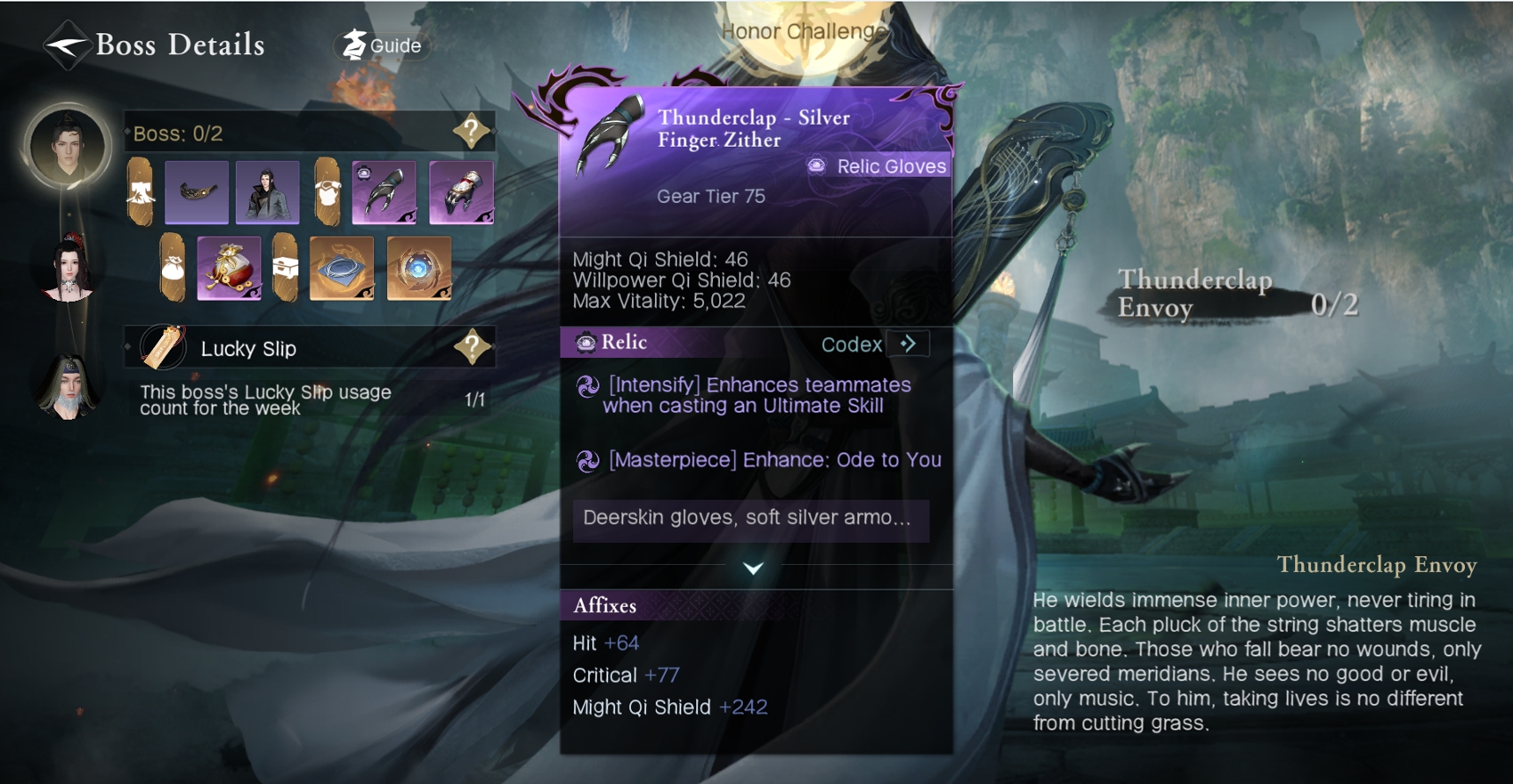Select the grey robe outfit reward
The image size is (1513, 784).
(x=267, y=191)
